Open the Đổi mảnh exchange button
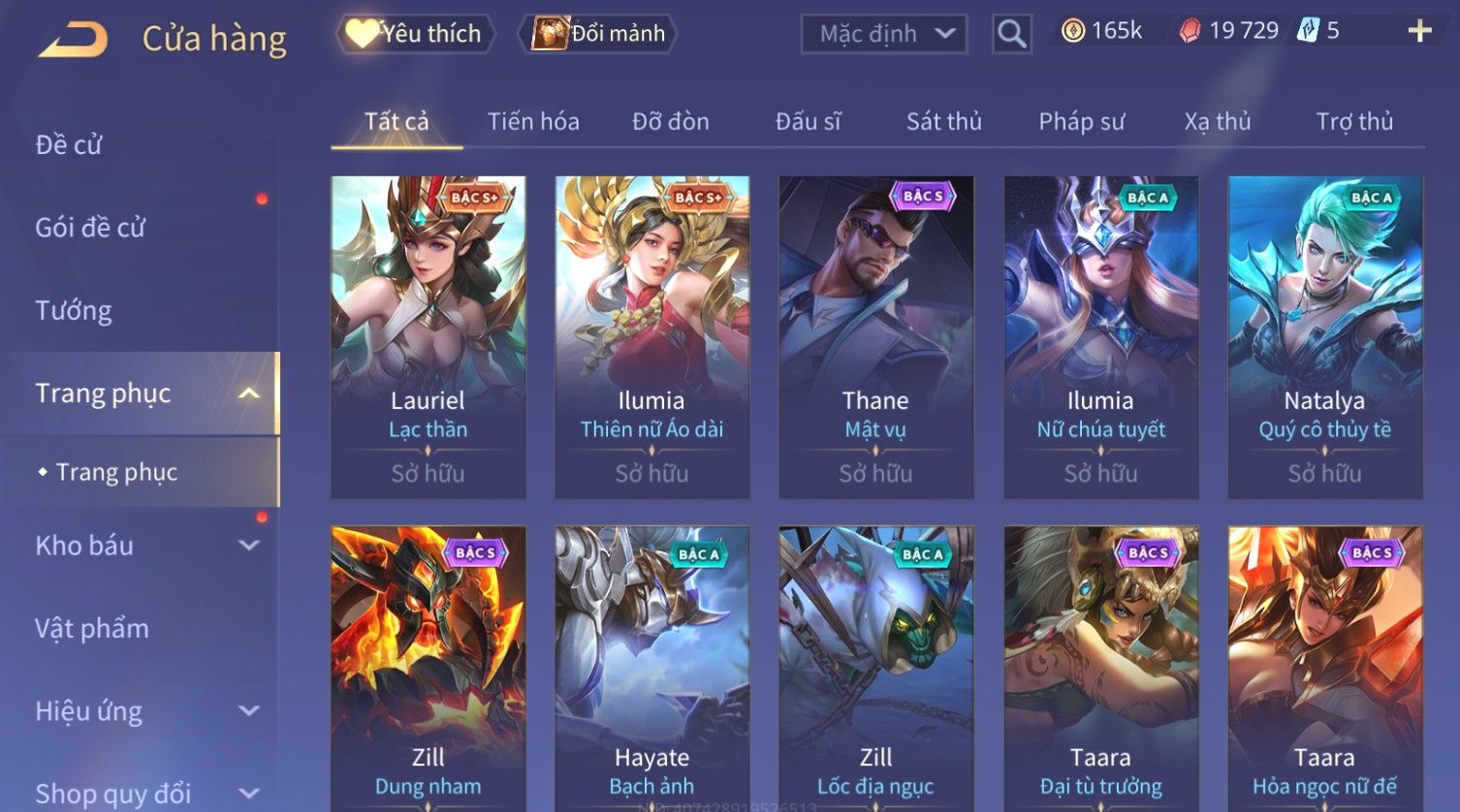 (x=598, y=34)
